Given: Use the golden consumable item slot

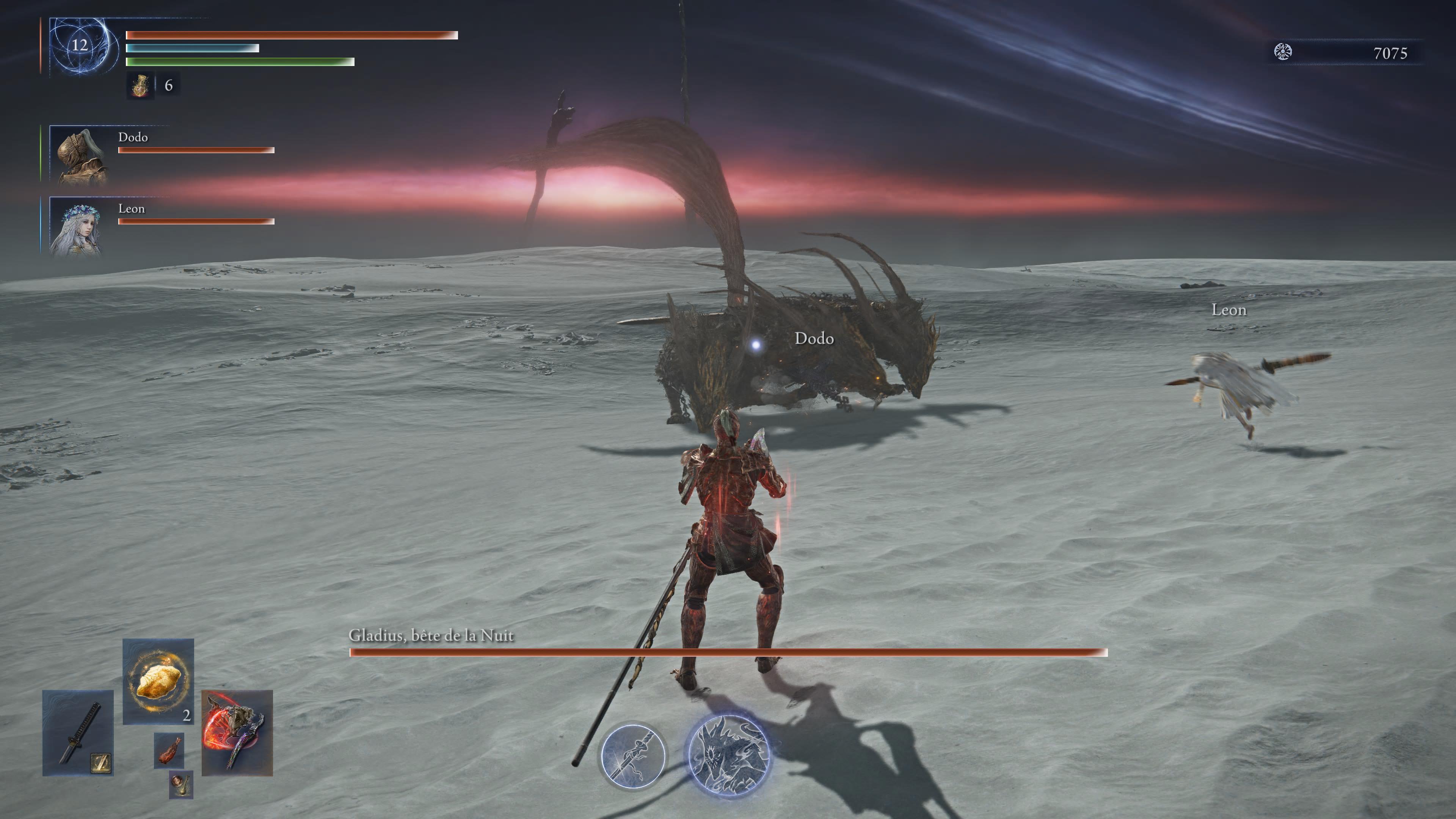Looking at the screenshot, I should 158,681.
